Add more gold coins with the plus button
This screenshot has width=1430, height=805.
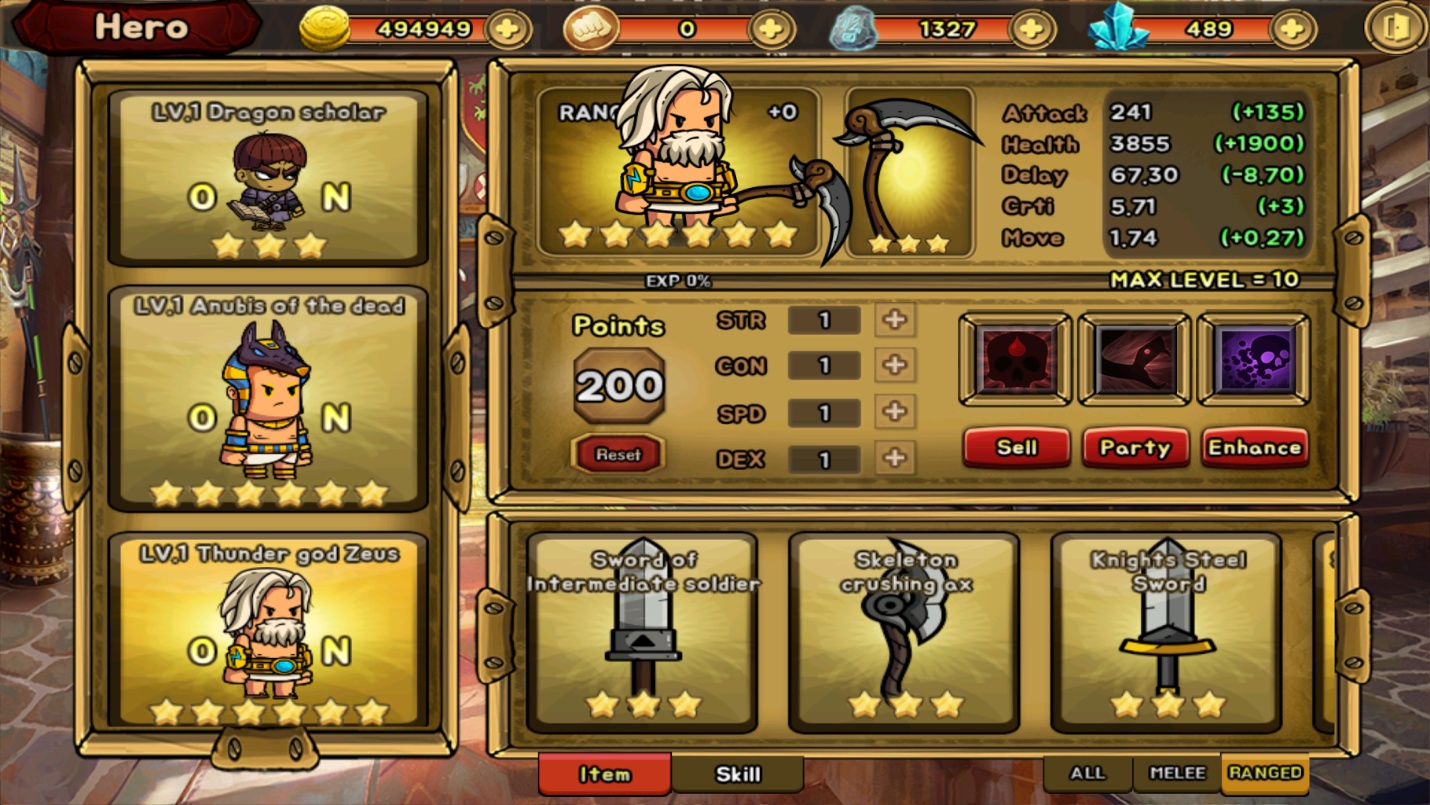point(508,29)
